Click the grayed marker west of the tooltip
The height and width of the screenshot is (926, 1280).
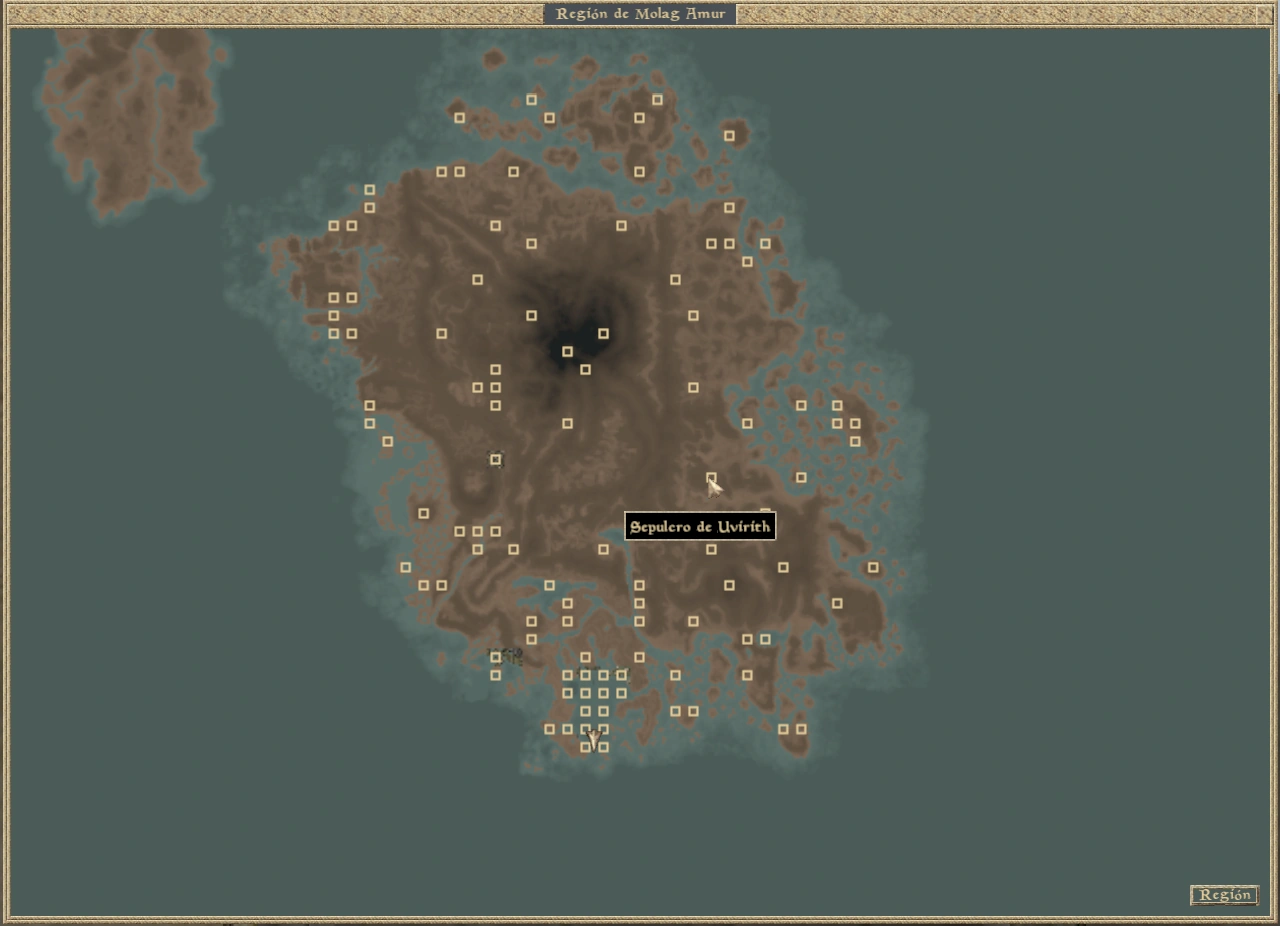click(x=495, y=460)
